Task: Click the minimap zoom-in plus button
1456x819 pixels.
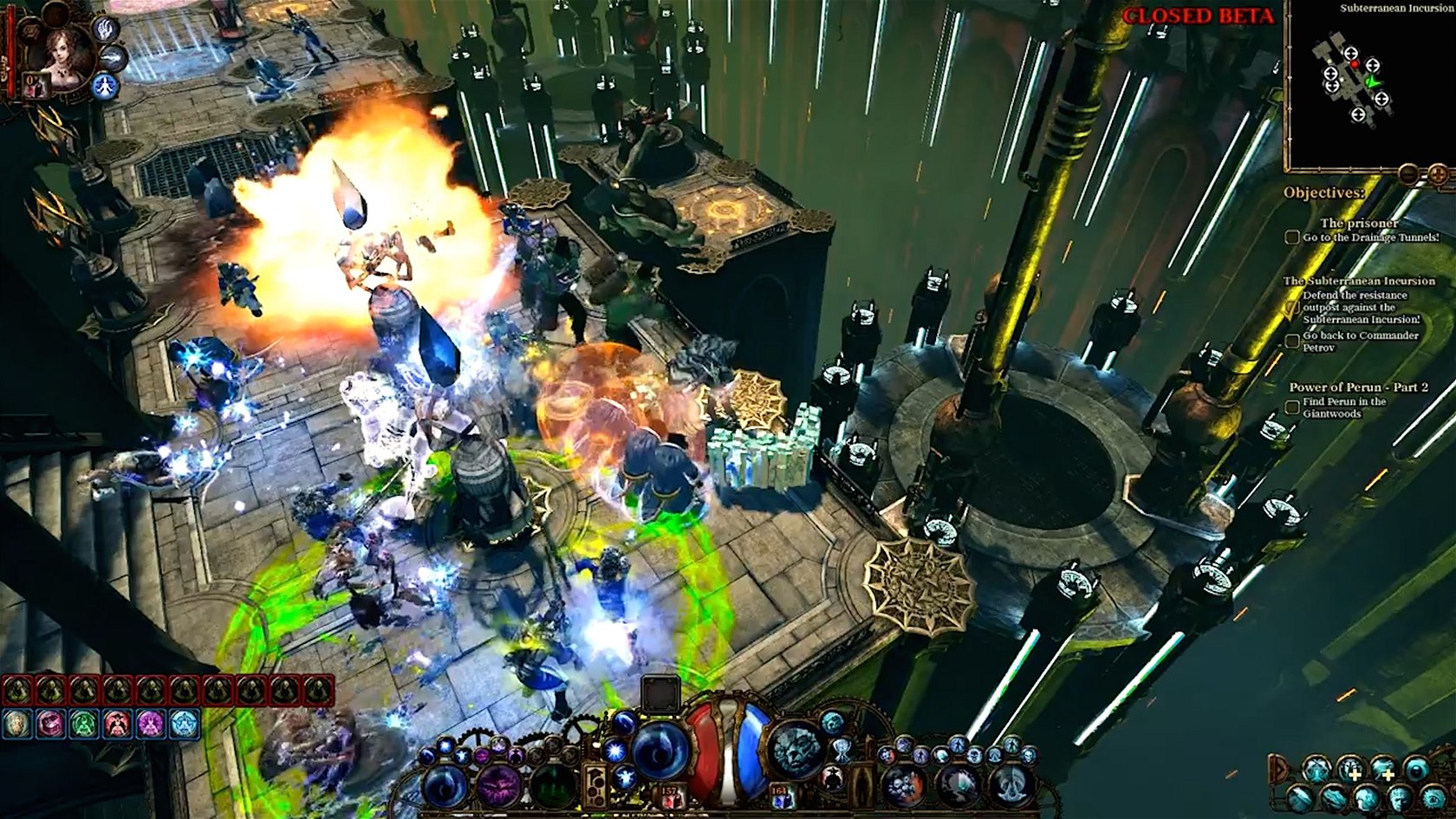Action: click(1438, 175)
